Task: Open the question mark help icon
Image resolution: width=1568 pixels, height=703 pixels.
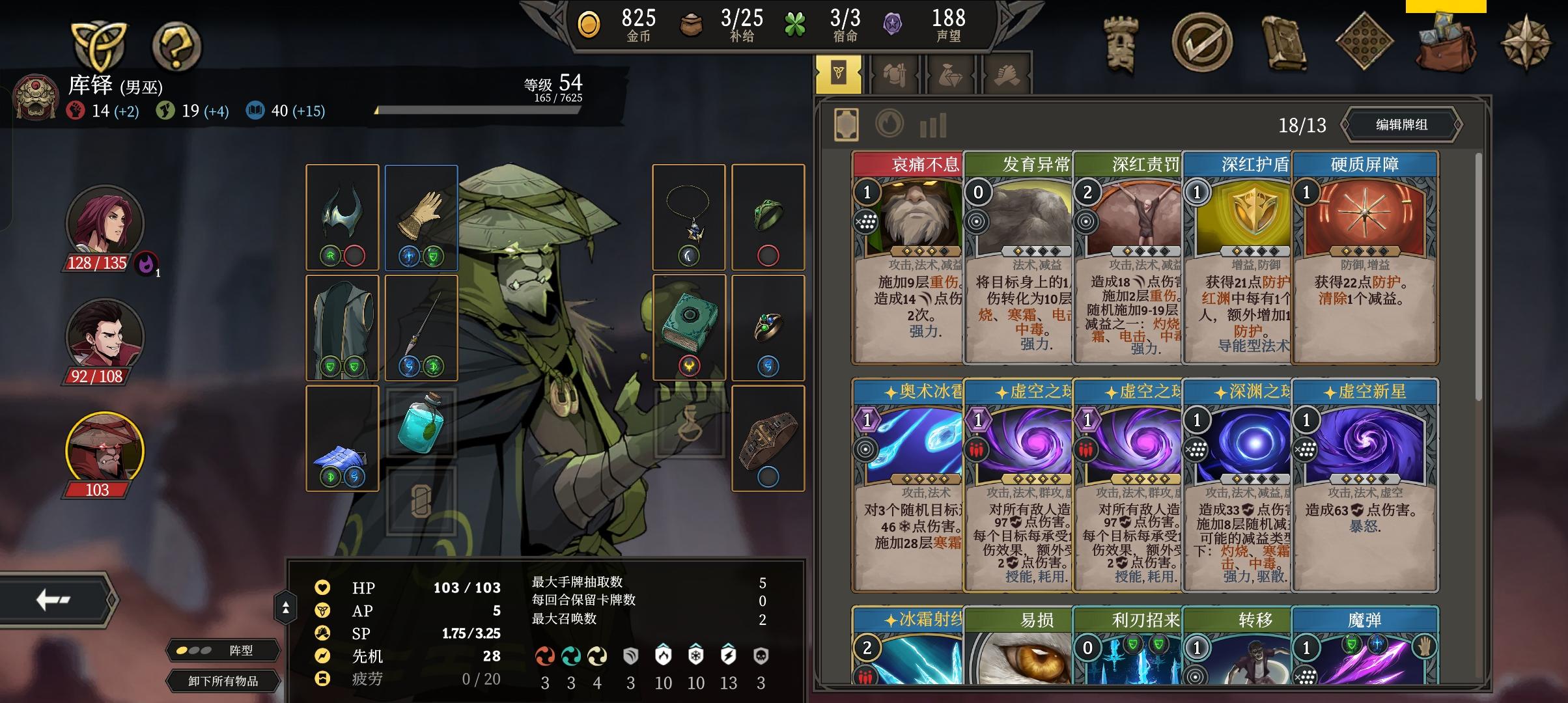Action: 176,46
